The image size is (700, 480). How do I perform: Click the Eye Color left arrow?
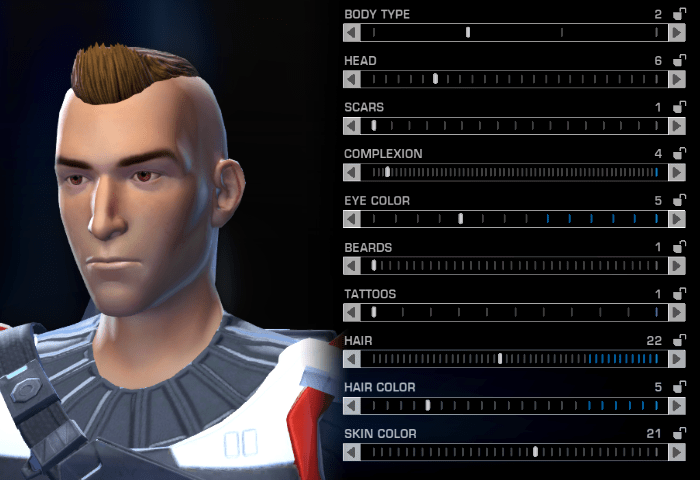[351, 219]
